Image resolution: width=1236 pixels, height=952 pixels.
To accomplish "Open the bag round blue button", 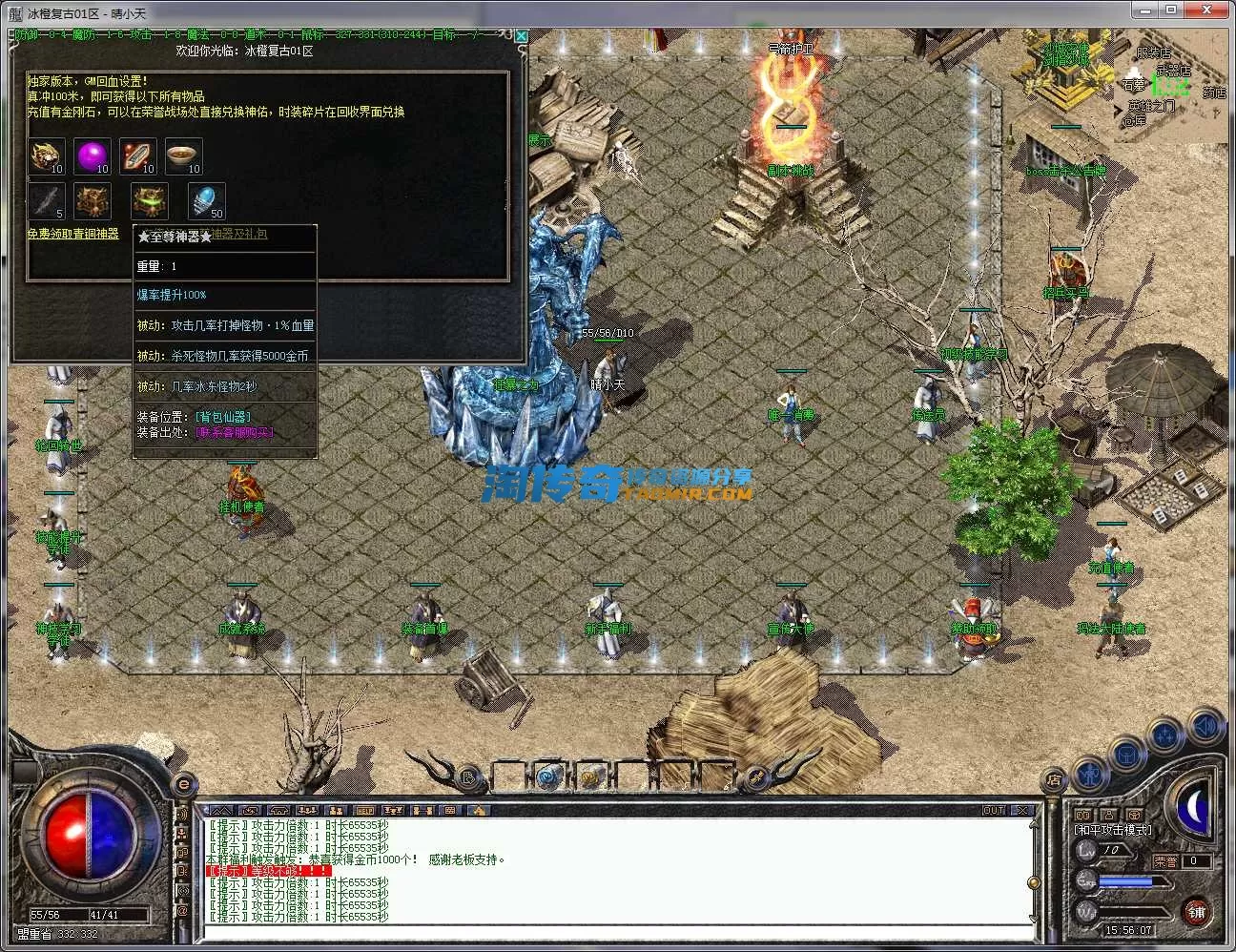I will (1128, 755).
